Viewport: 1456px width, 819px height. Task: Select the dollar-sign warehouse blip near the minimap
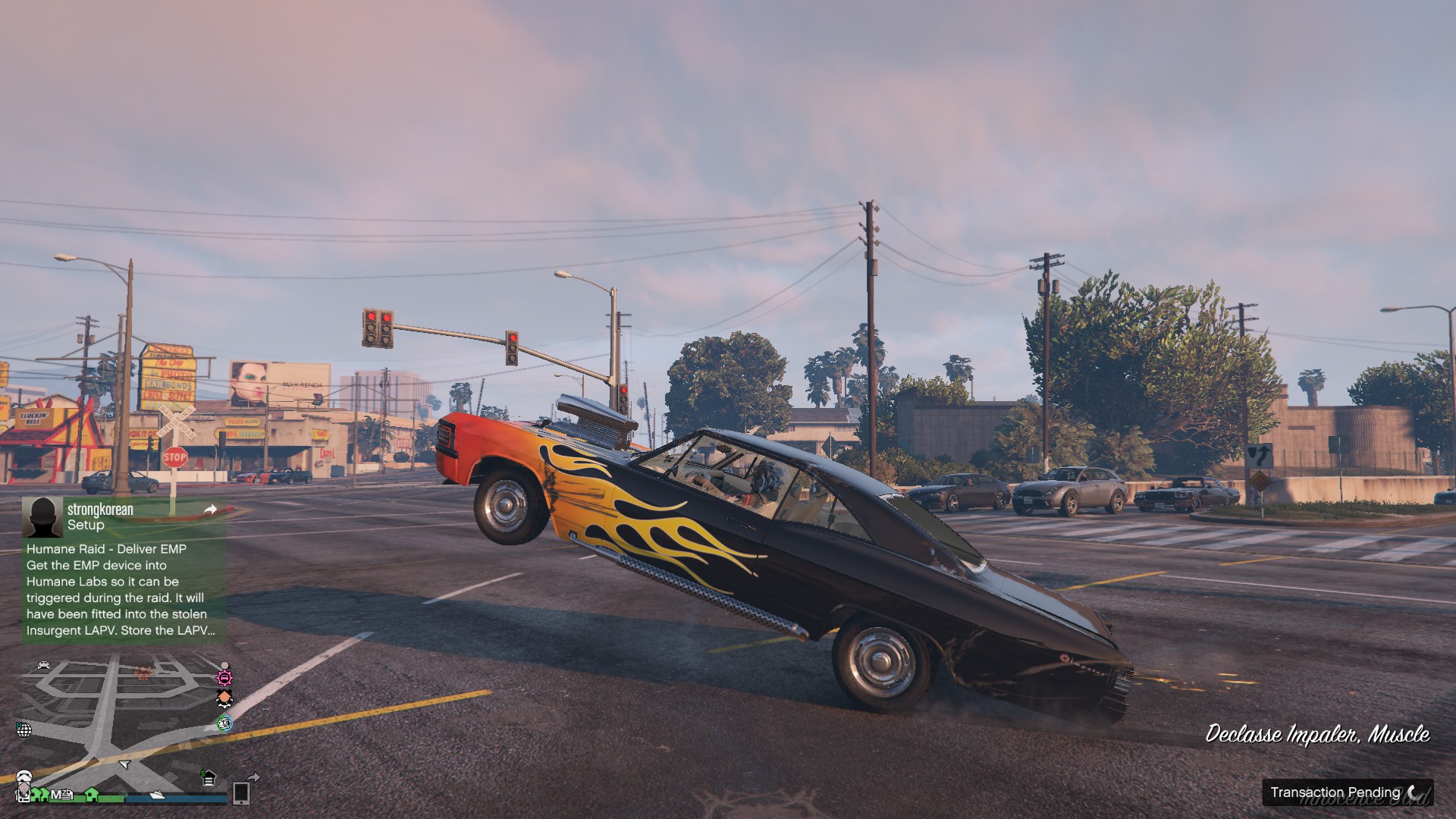click(208, 779)
